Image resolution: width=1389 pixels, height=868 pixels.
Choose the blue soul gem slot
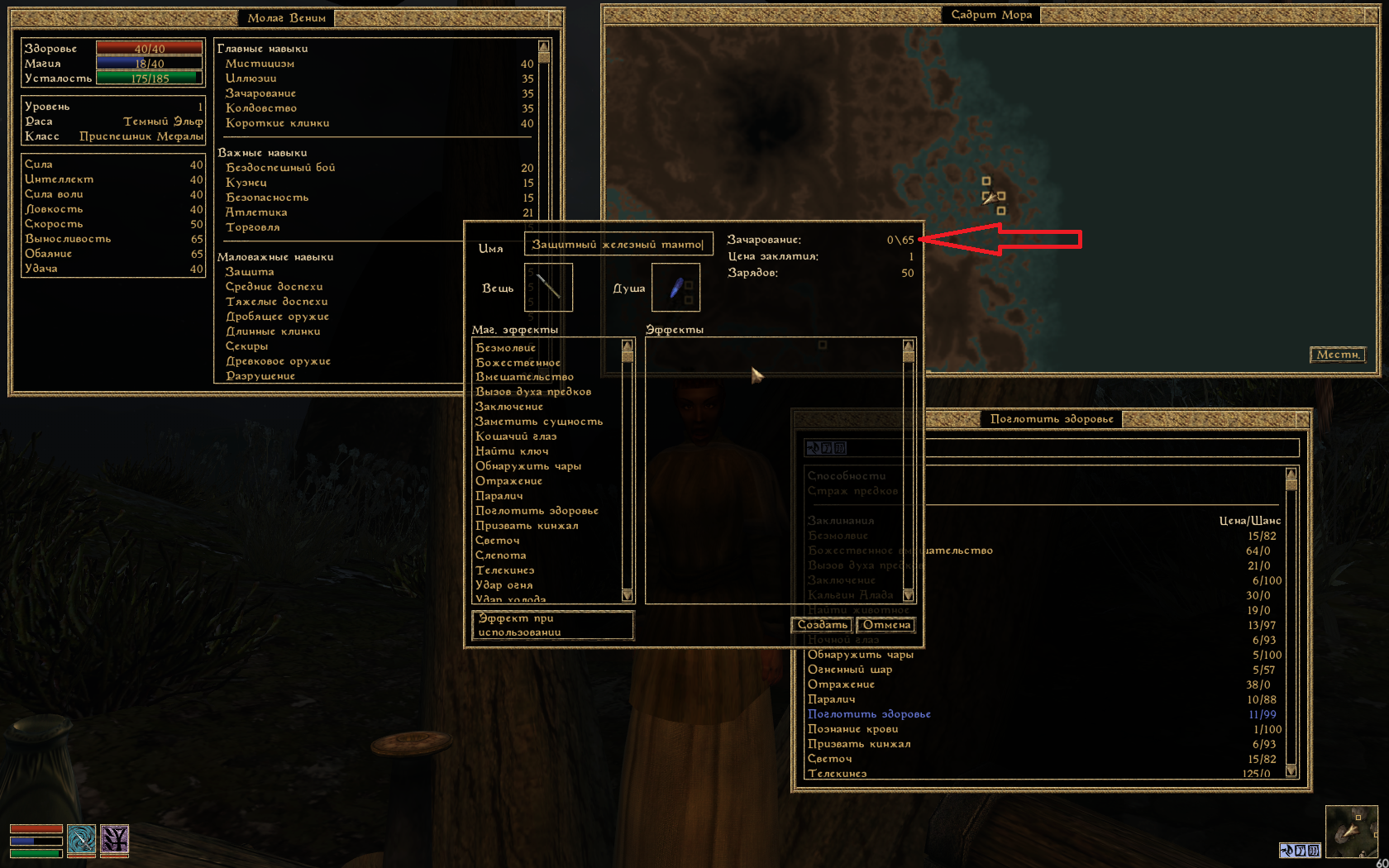click(x=675, y=288)
